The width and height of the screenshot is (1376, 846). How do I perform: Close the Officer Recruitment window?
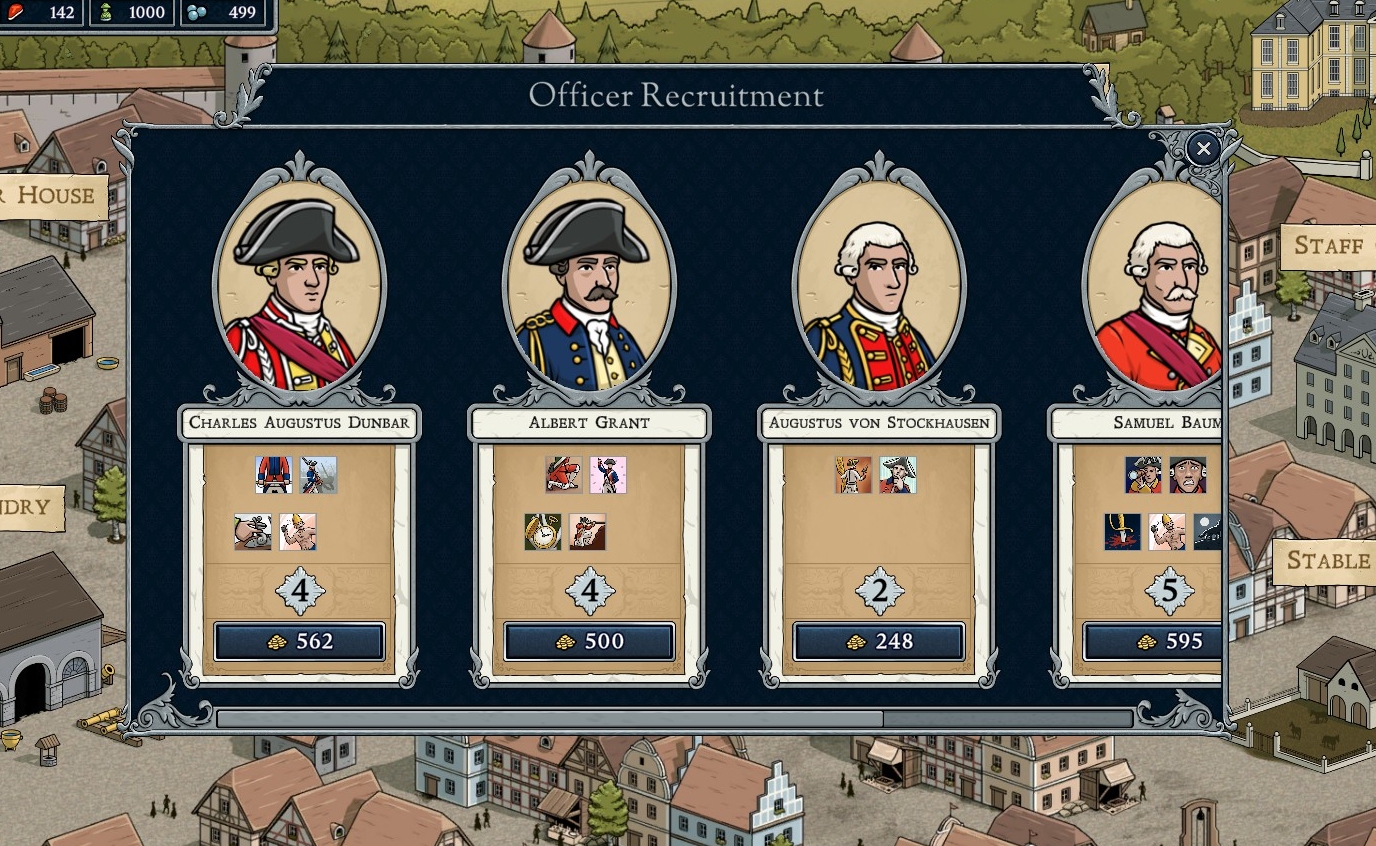[x=1203, y=150]
